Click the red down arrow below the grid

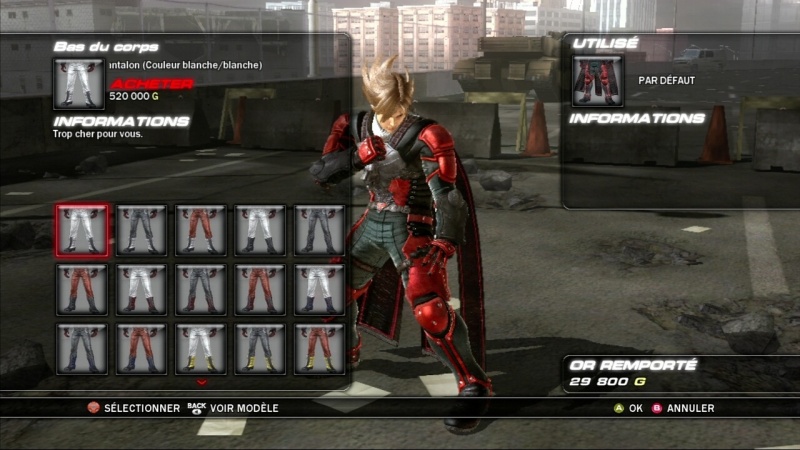click(x=201, y=382)
